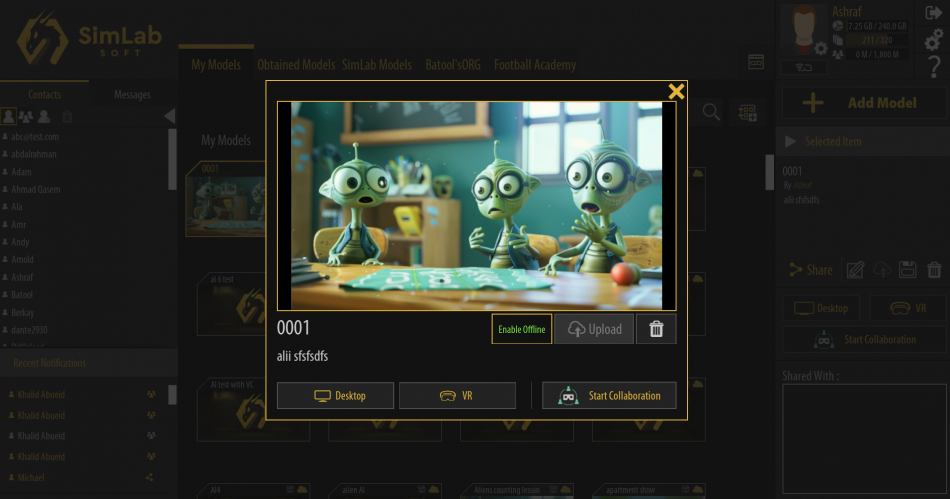Go to the Batool'sORG tab

point(453,65)
